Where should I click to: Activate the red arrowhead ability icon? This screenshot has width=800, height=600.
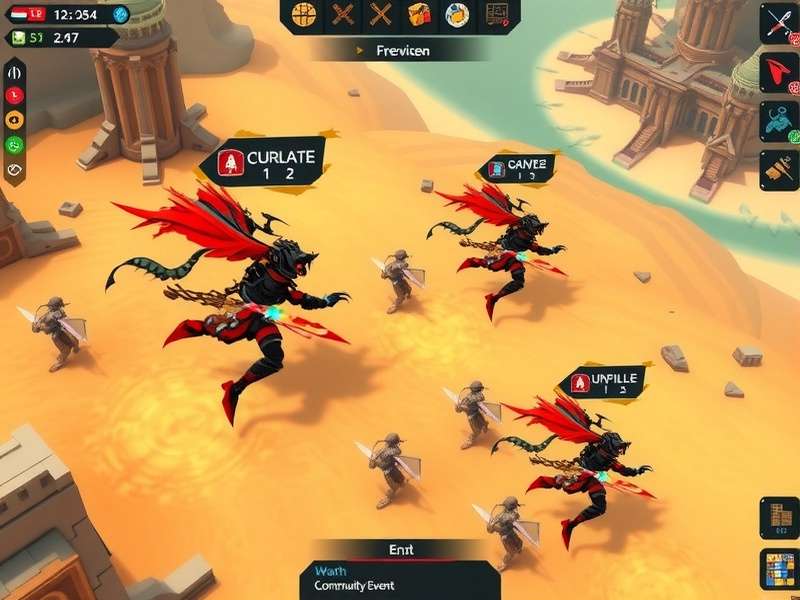tap(778, 70)
